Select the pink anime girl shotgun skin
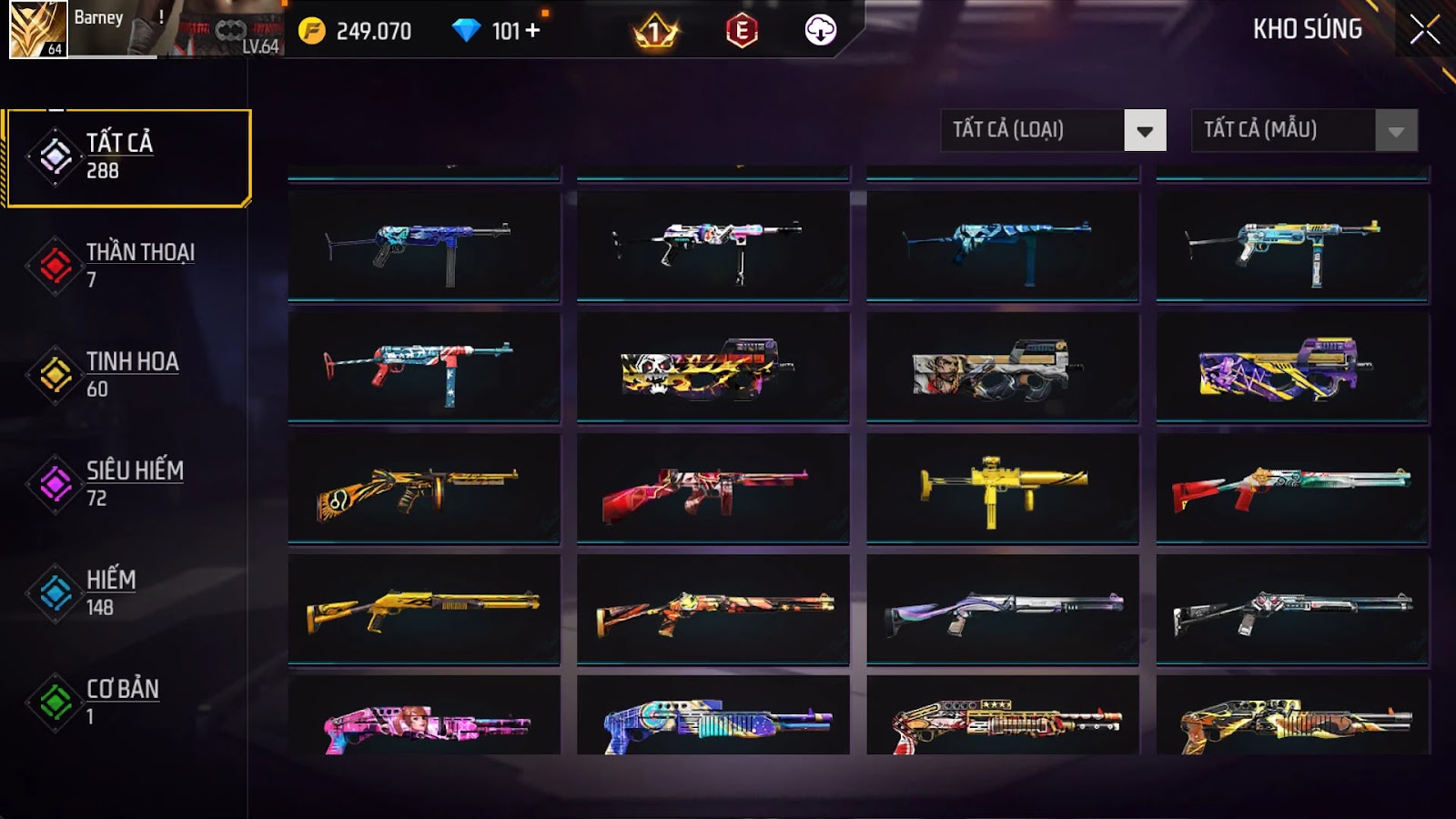This screenshot has height=819, width=1456. pyautogui.click(x=424, y=723)
